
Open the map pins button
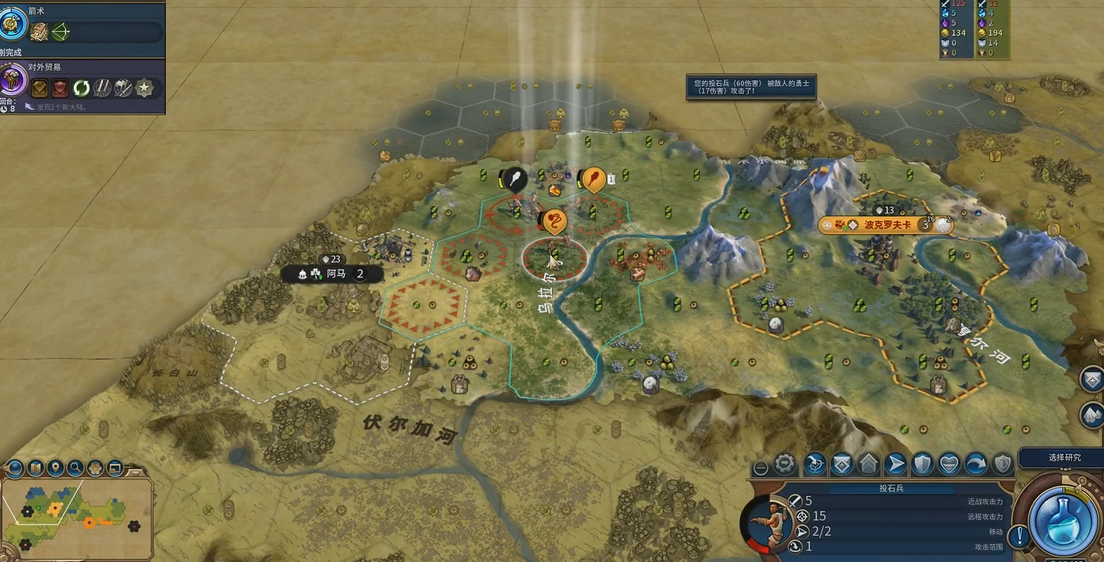(x=56, y=467)
